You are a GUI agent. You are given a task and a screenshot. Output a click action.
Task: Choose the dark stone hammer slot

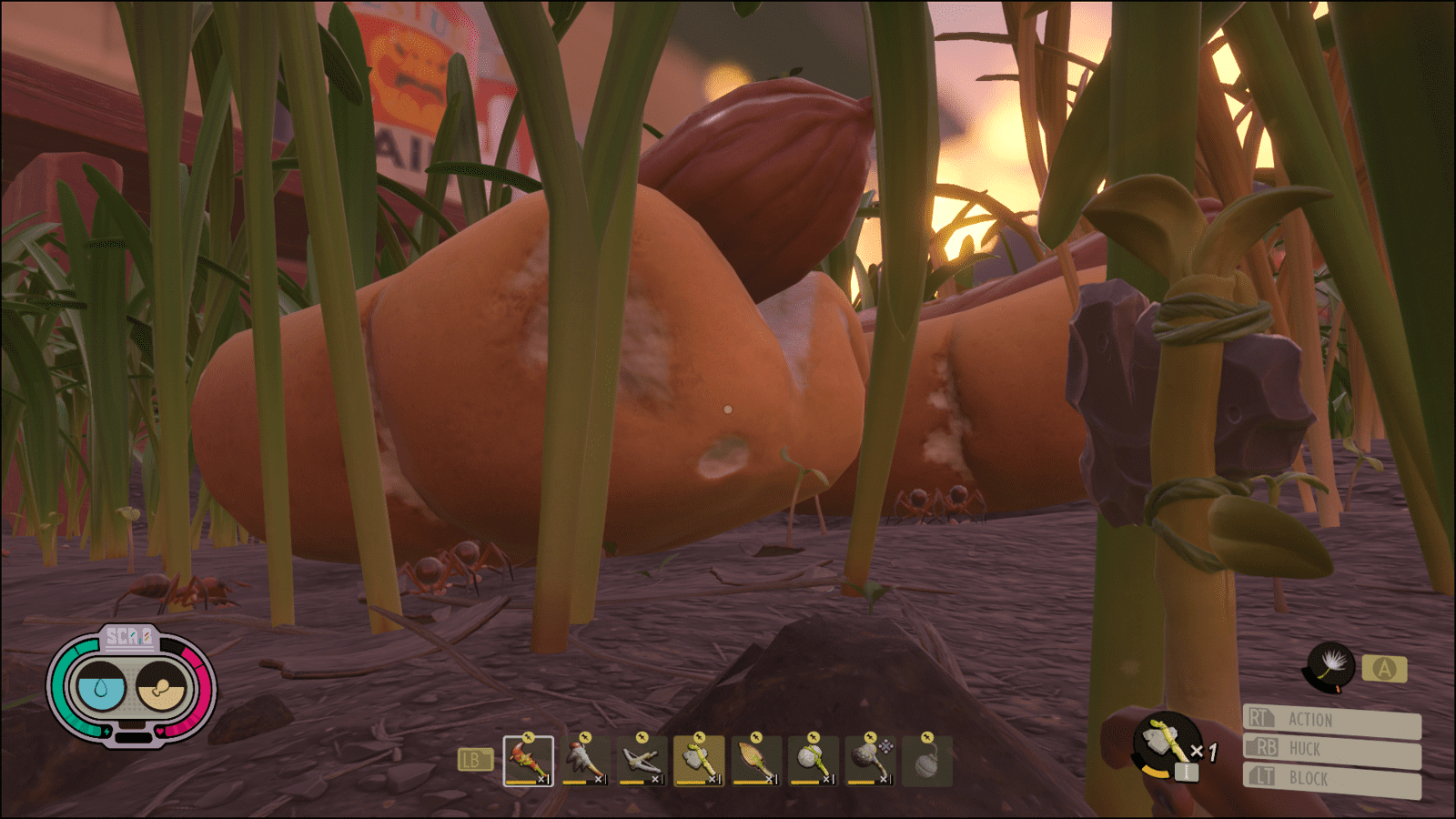click(x=869, y=761)
